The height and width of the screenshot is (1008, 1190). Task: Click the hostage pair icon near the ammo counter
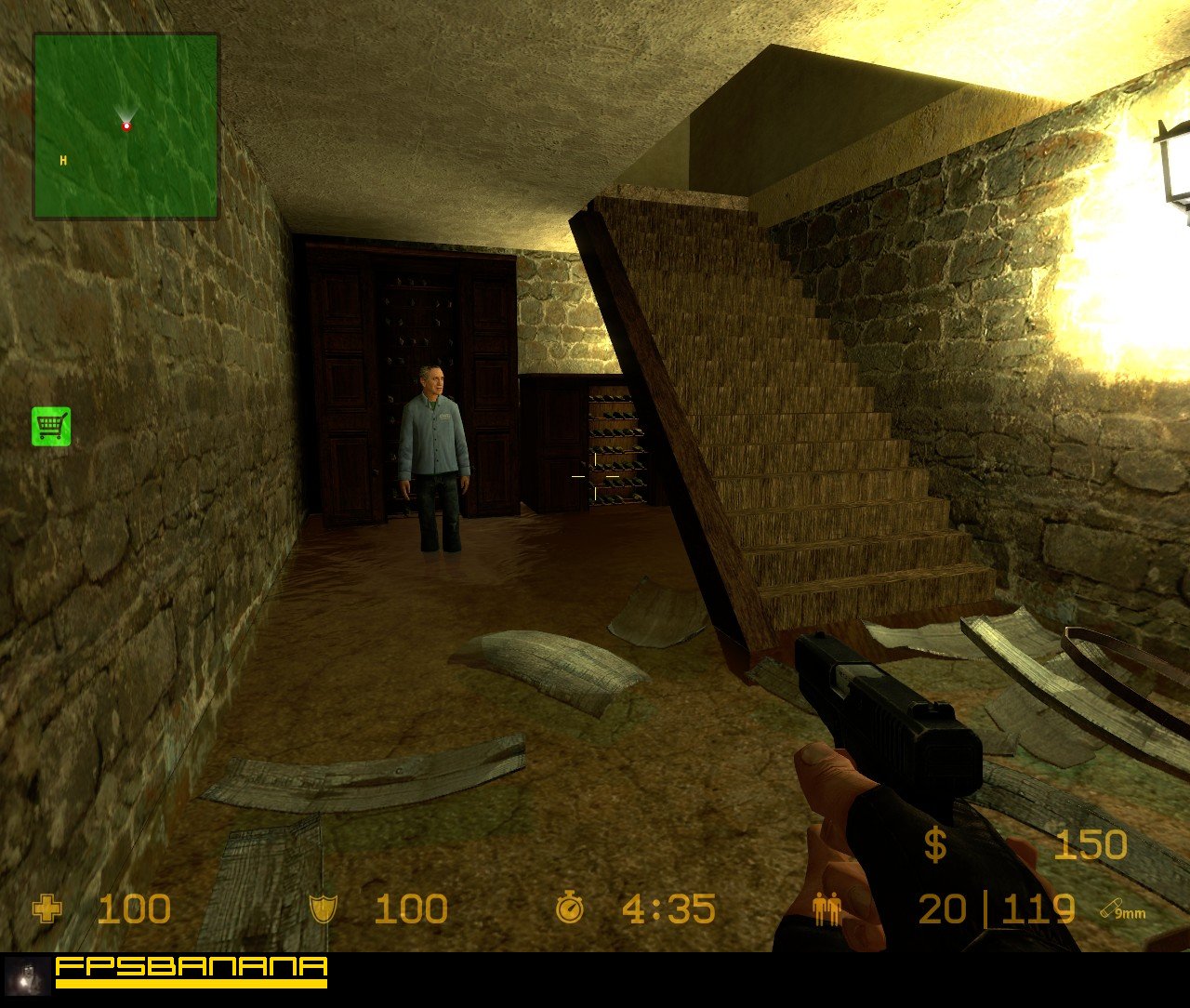coord(826,909)
